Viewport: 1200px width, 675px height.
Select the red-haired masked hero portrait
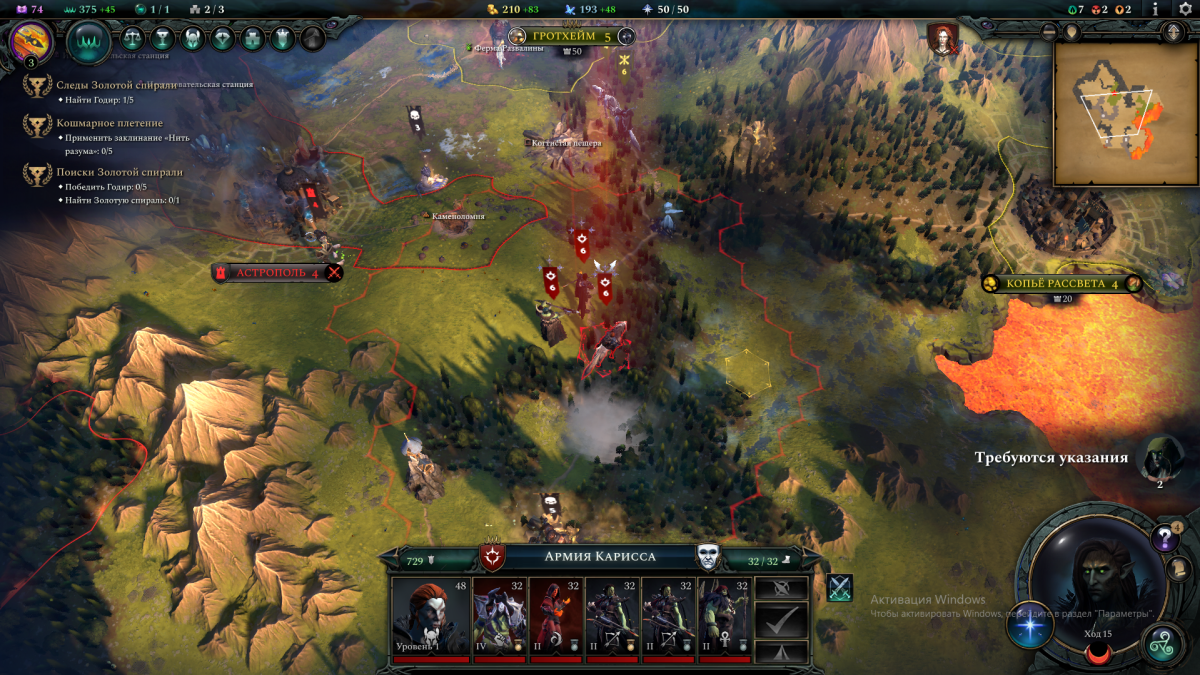coord(431,617)
